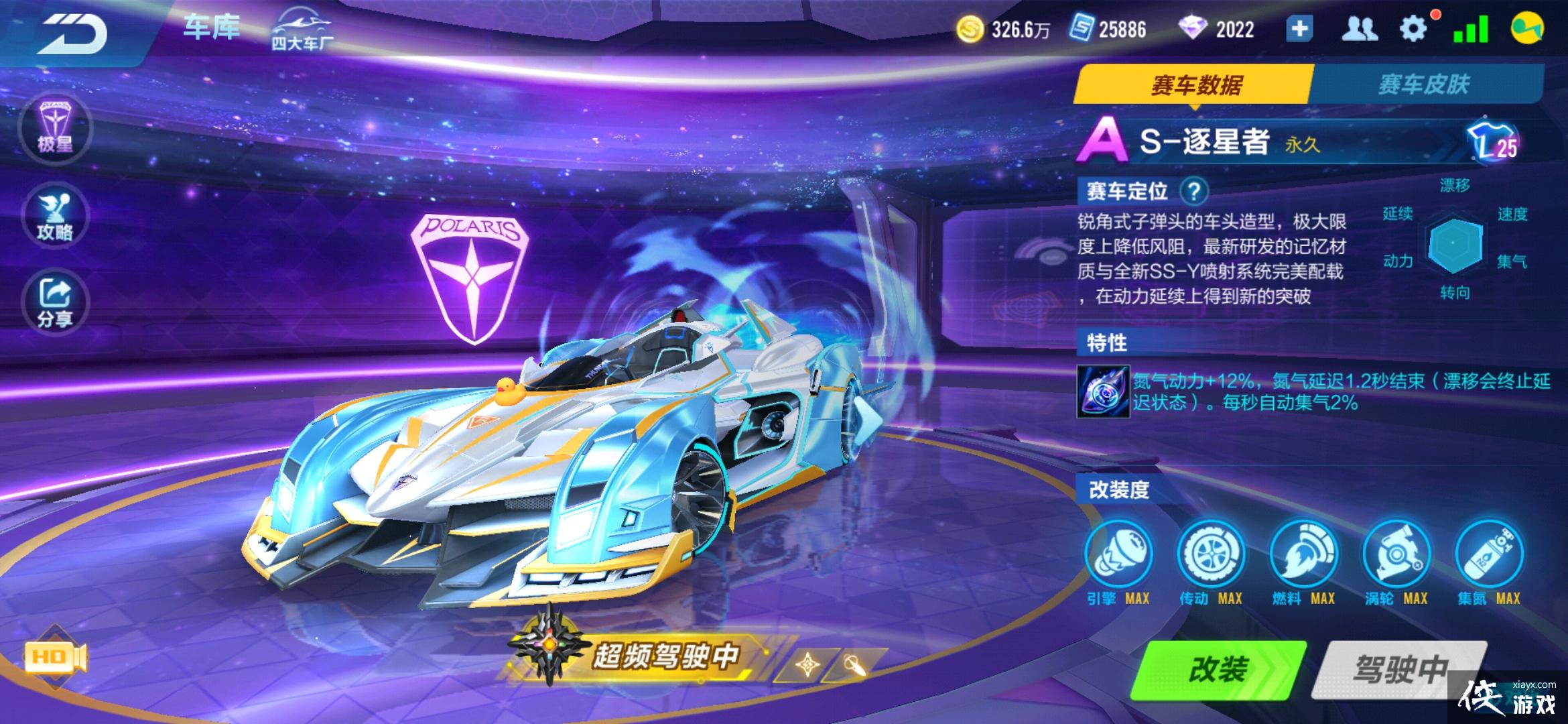1568x724 pixels.
Task: Open the settings gear with red notification dot
Action: (1413, 28)
